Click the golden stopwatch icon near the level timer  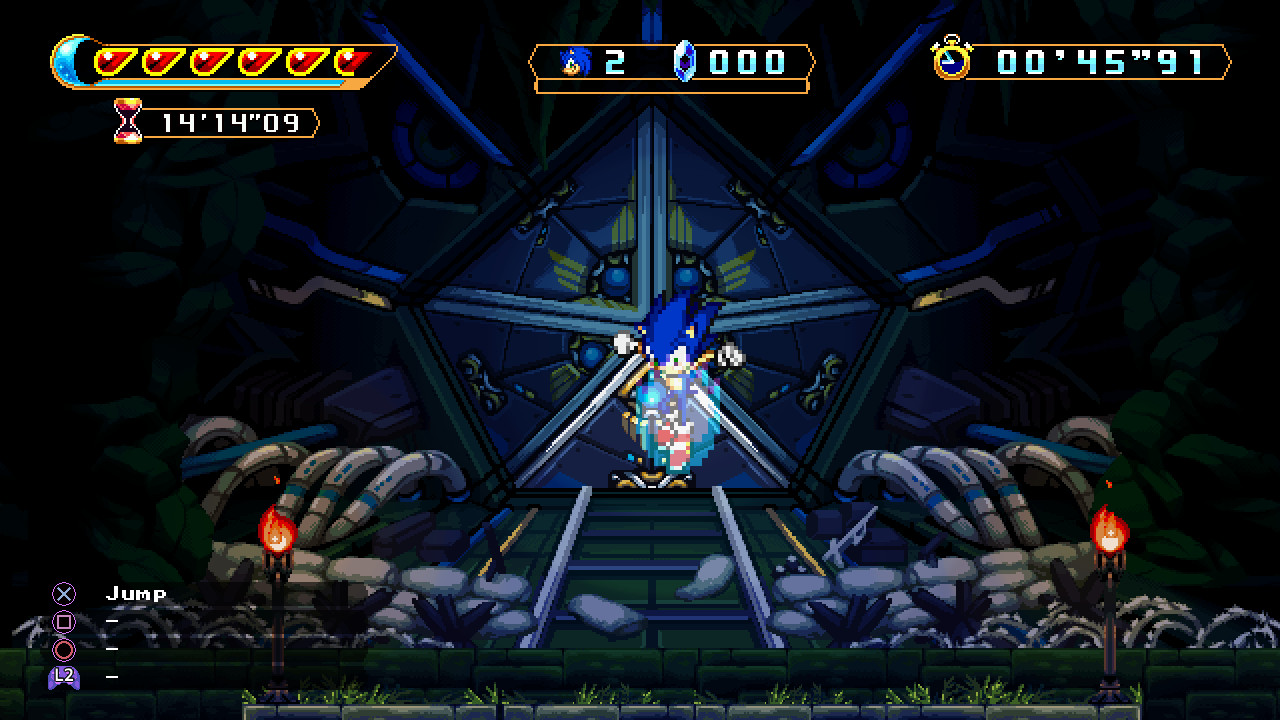(953, 62)
